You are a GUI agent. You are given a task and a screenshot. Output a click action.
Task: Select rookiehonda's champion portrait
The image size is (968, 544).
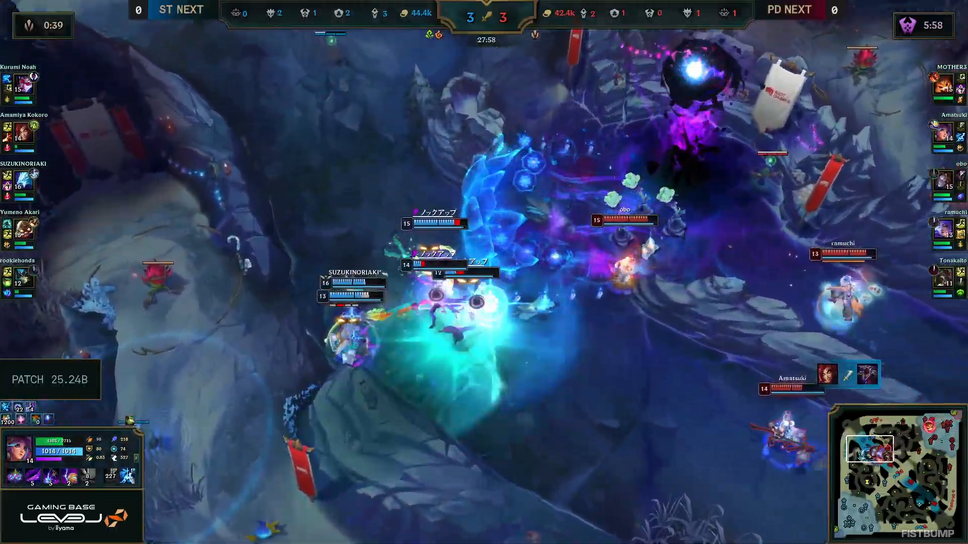tap(23, 277)
